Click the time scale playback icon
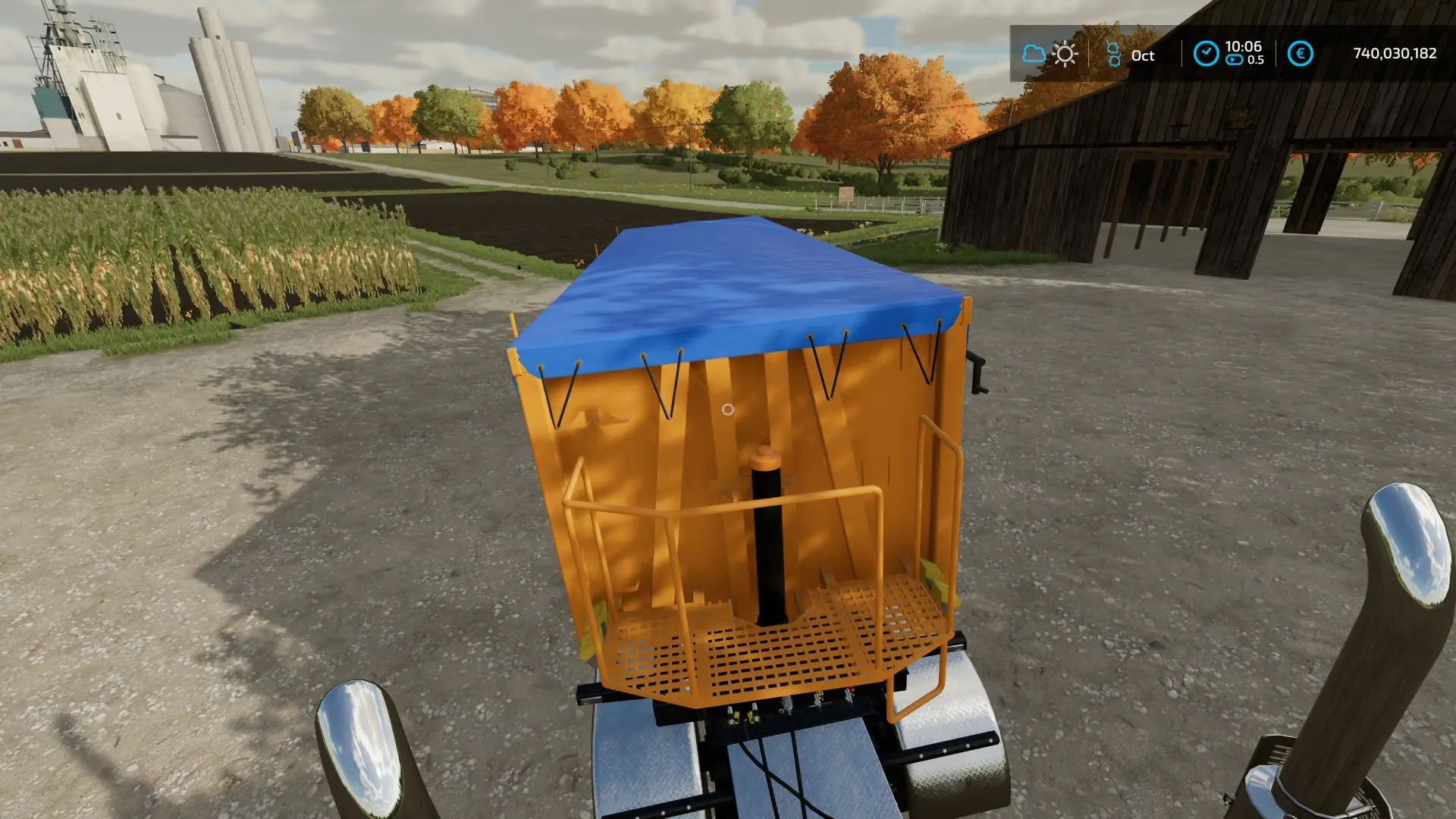 1234,59
